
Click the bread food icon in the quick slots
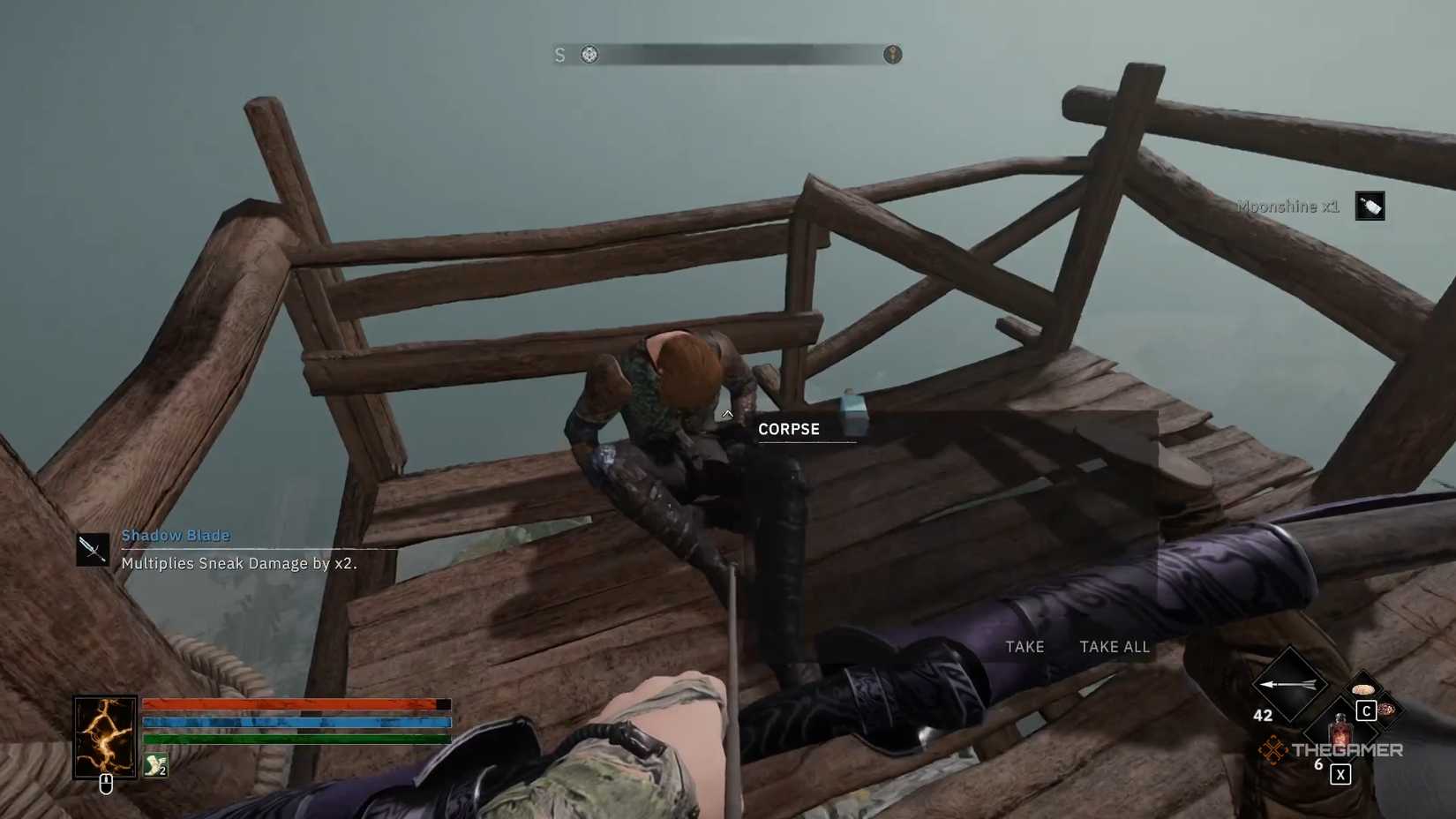(x=1363, y=688)
